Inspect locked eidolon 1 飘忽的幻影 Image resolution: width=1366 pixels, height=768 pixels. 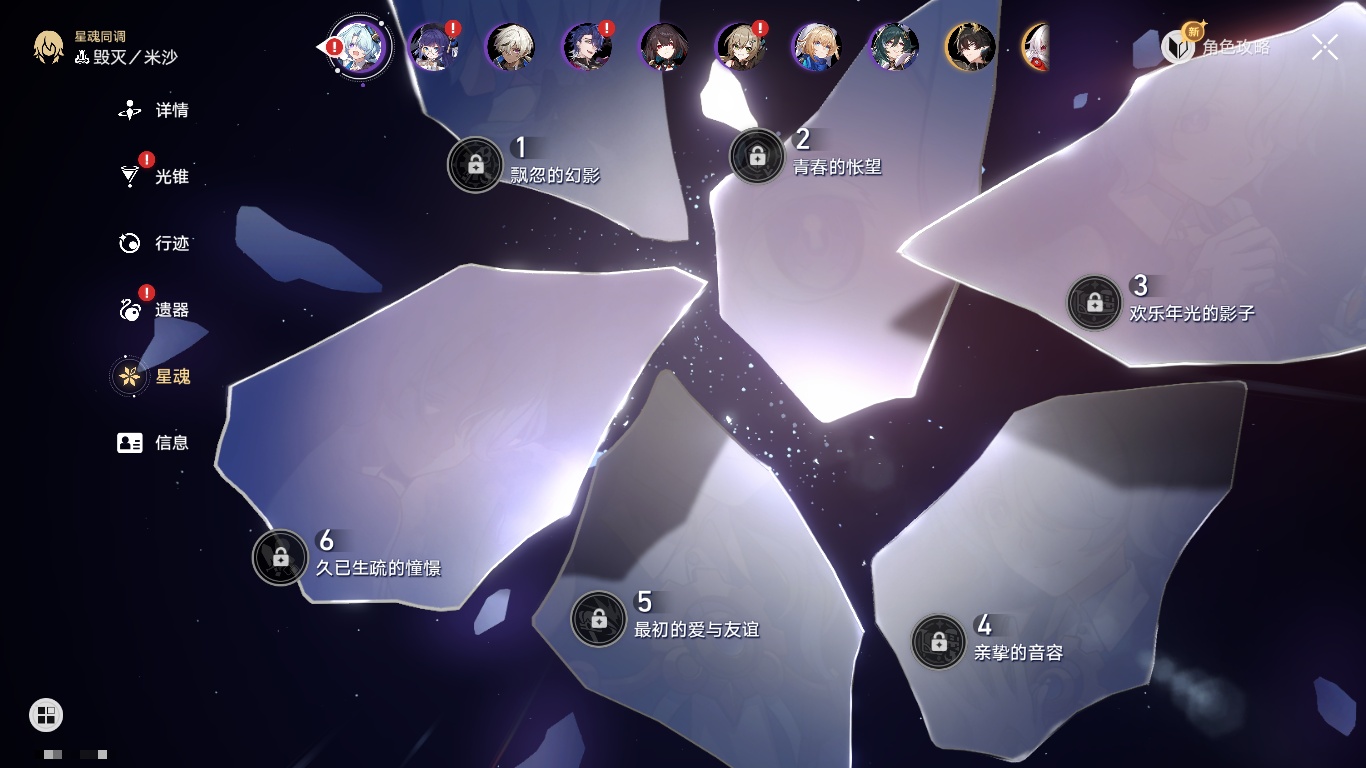(476, 165)
